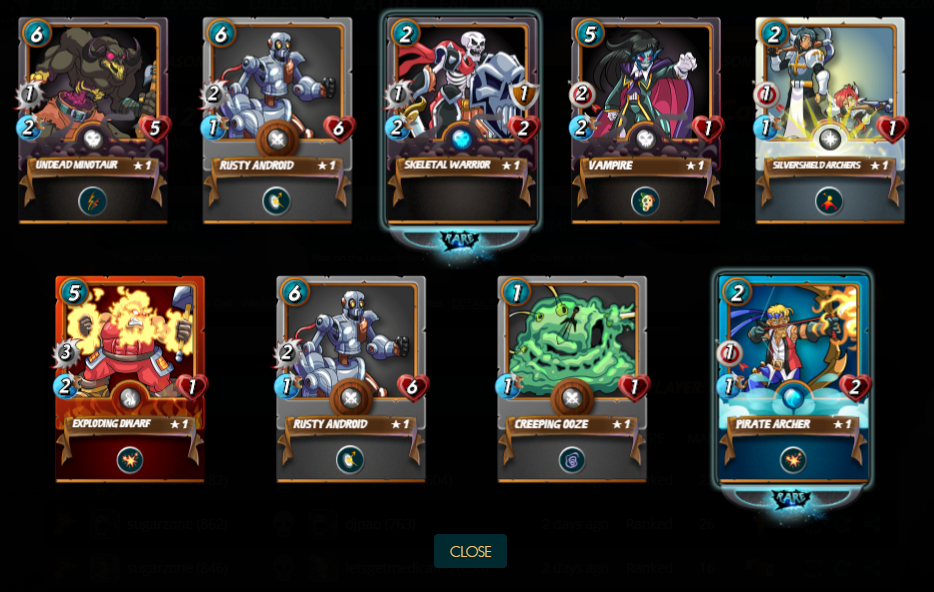Viewport: 934px width, 592px height.
Task: Click the Pirate Archer rare card
Action: click(x=794, y=378)
